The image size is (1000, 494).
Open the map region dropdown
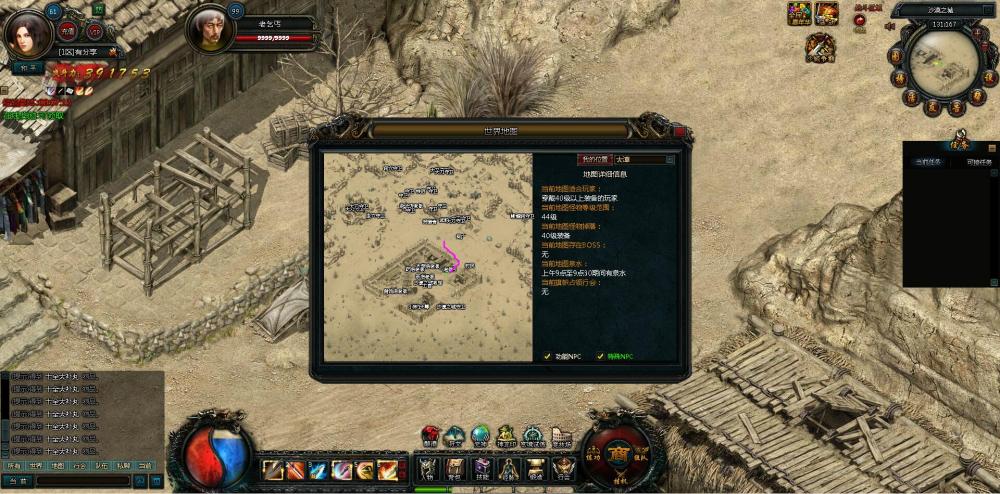click(670, 159)
